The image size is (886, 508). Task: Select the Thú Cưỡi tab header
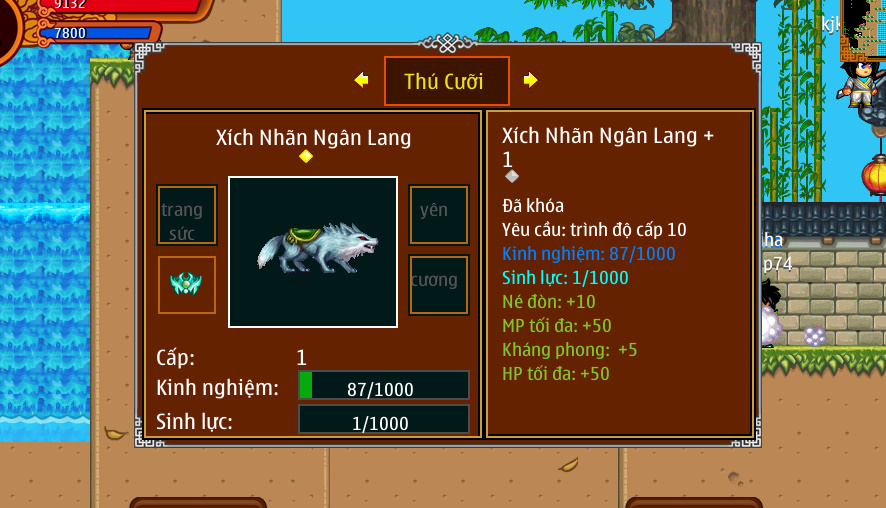pyautogui.click(x=446, y=81)
